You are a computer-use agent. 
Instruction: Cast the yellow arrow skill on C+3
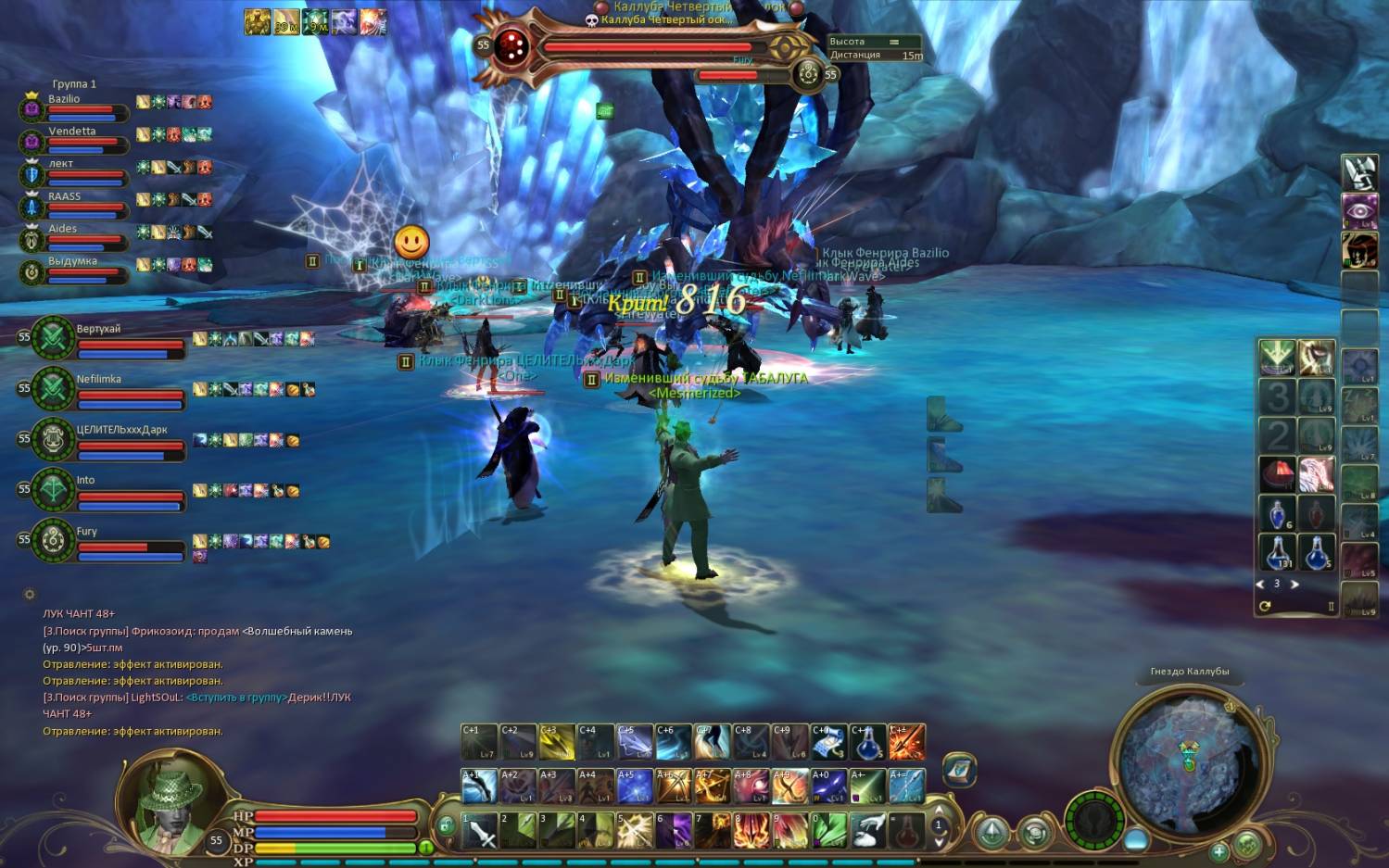[557, 742]
